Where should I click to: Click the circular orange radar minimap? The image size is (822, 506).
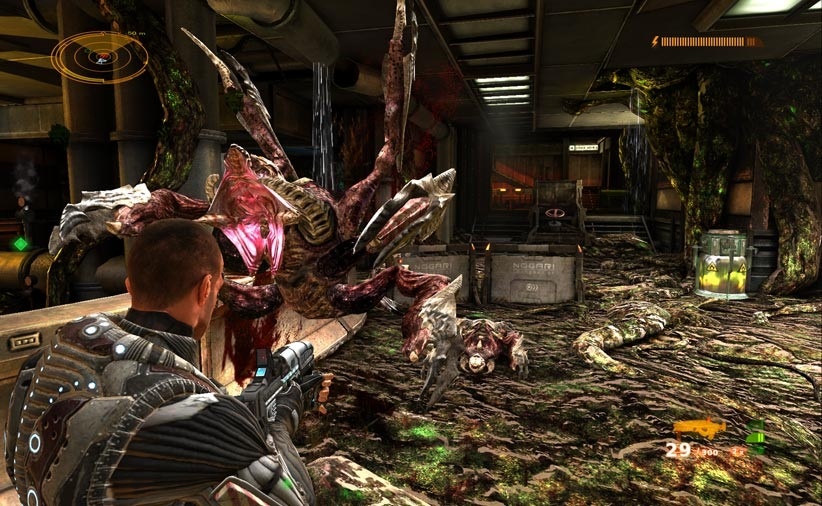99,56
